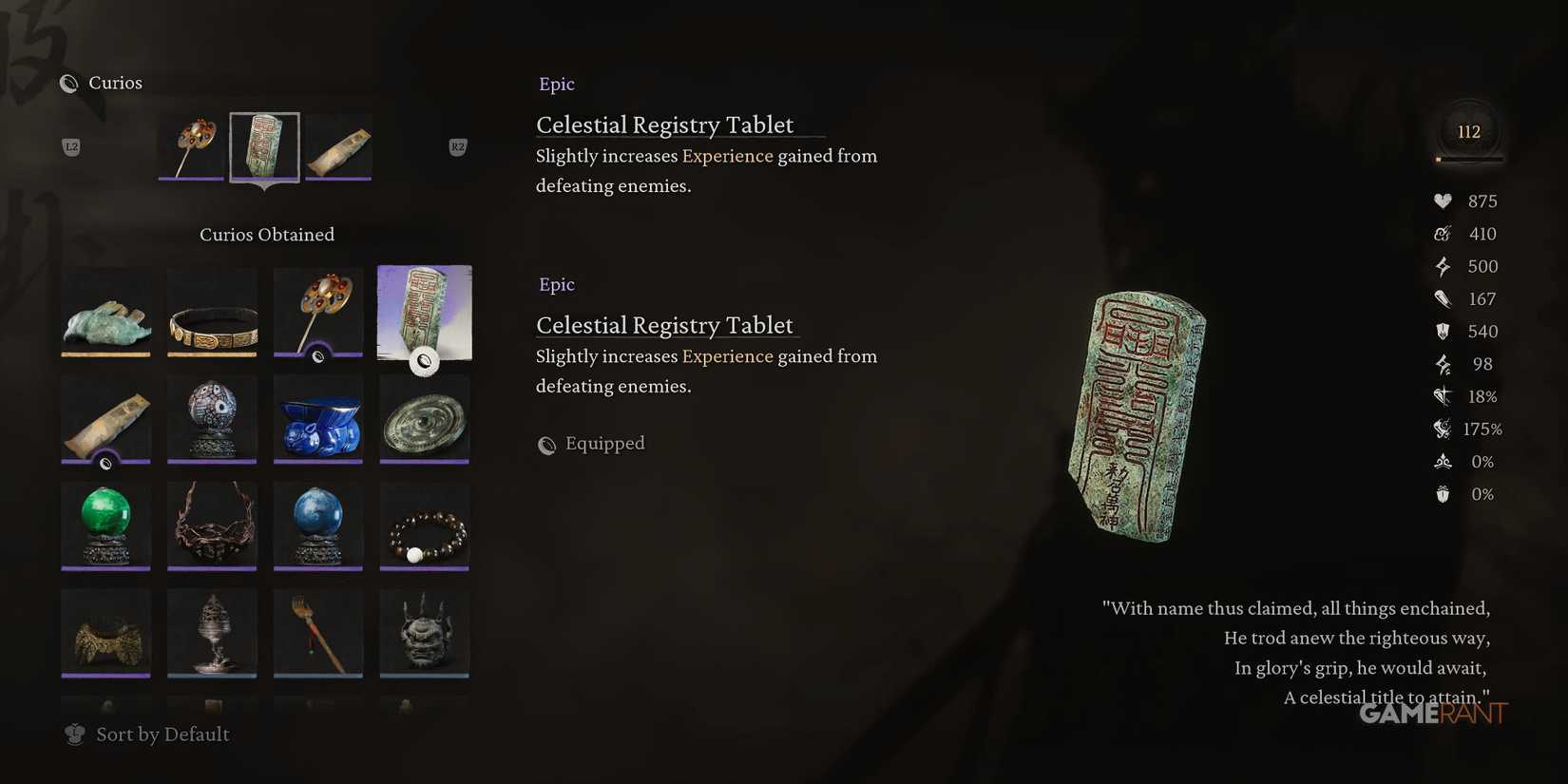Open the Sort by Default sorting options
This screenshot has width=1568, height=784.
pos(162,734)
